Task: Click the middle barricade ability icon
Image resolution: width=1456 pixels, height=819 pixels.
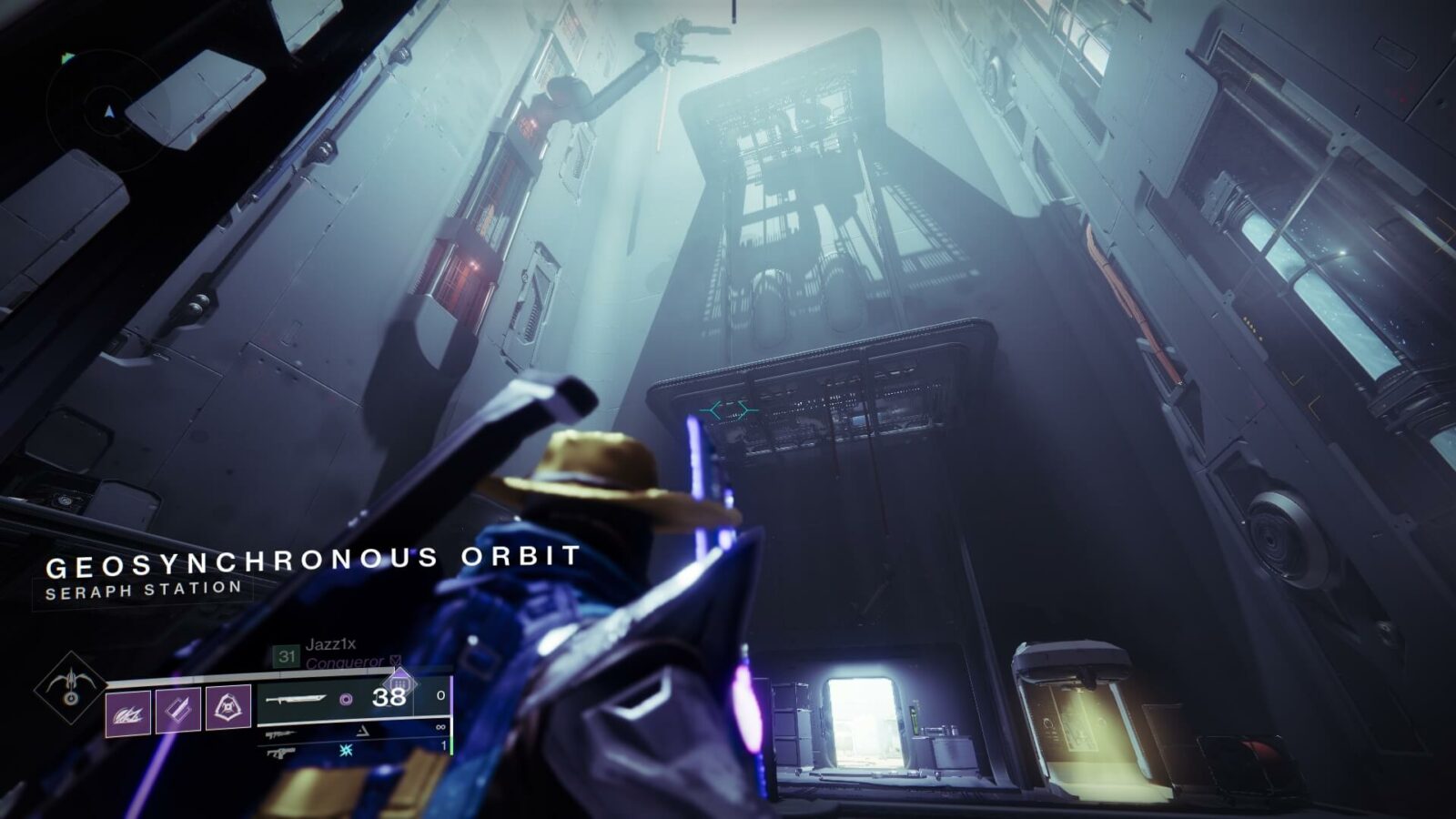Action: [177, 710]
